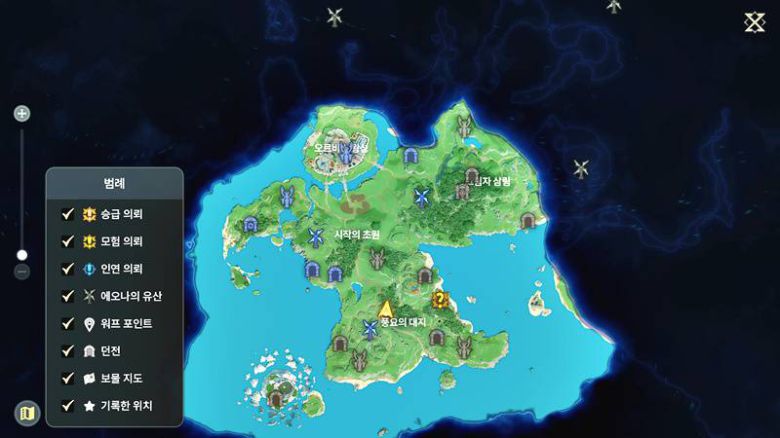Screen dimensions: 780x438
Task: Click the zoom slider handle
Action: (22, 255)
